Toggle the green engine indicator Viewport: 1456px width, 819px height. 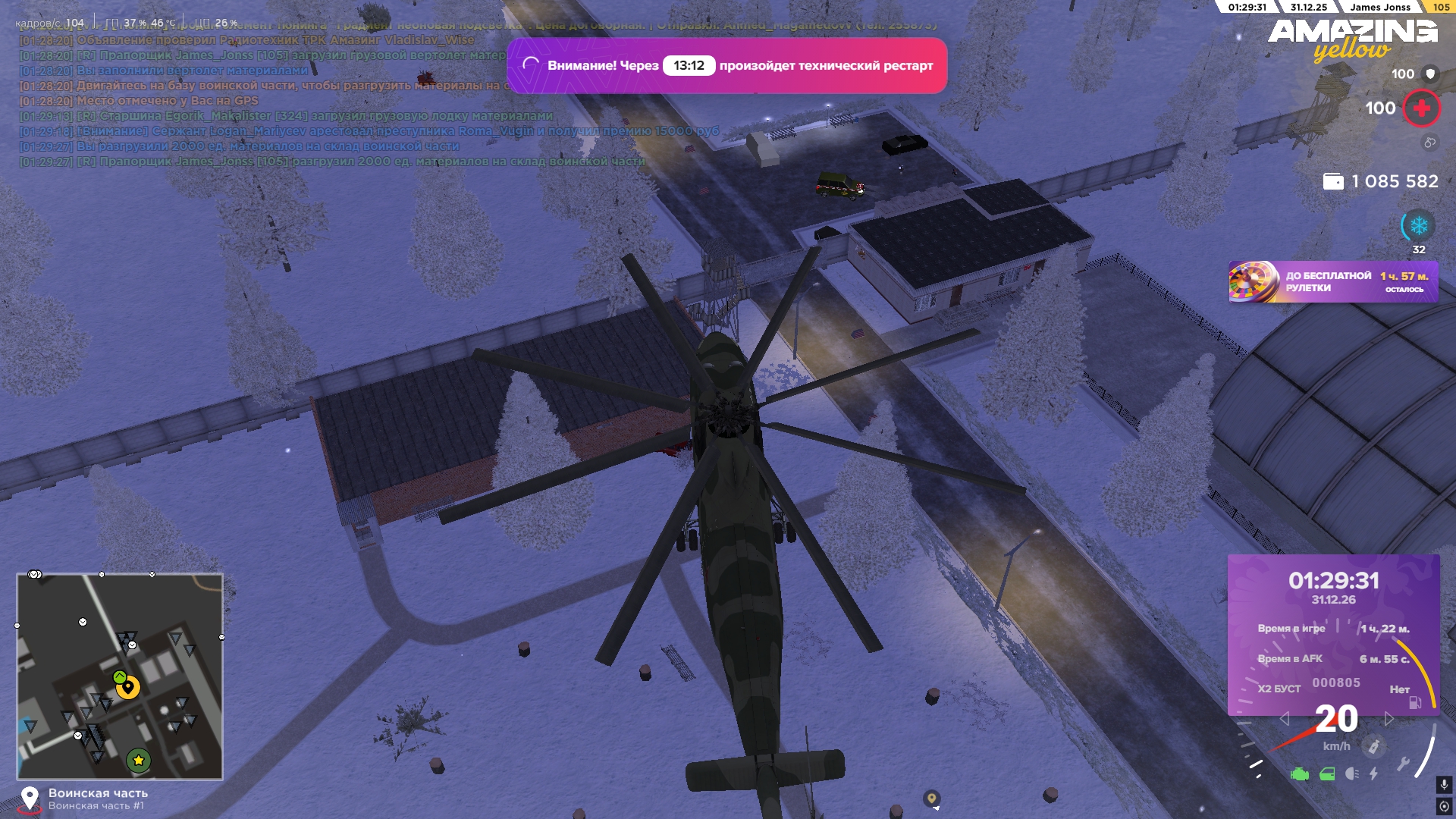pyautogui.click(x=1300, y=774)
